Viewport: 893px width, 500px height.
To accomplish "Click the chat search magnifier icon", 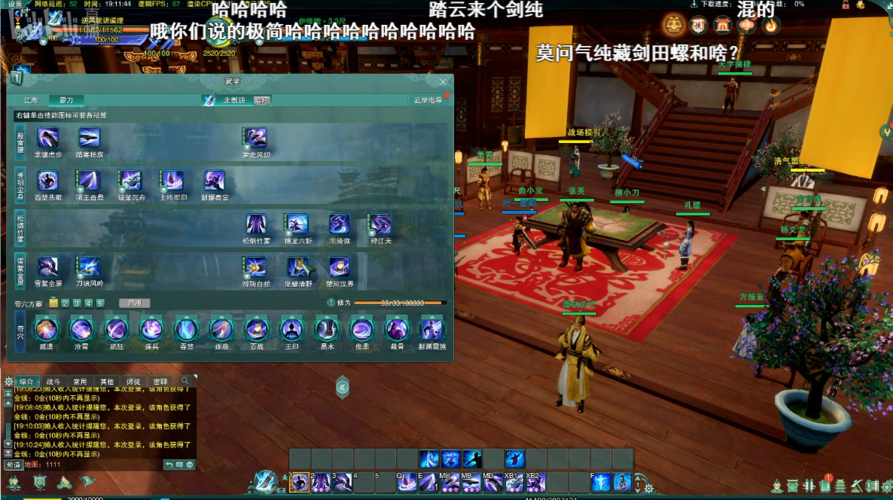I will tap(184, 382).
